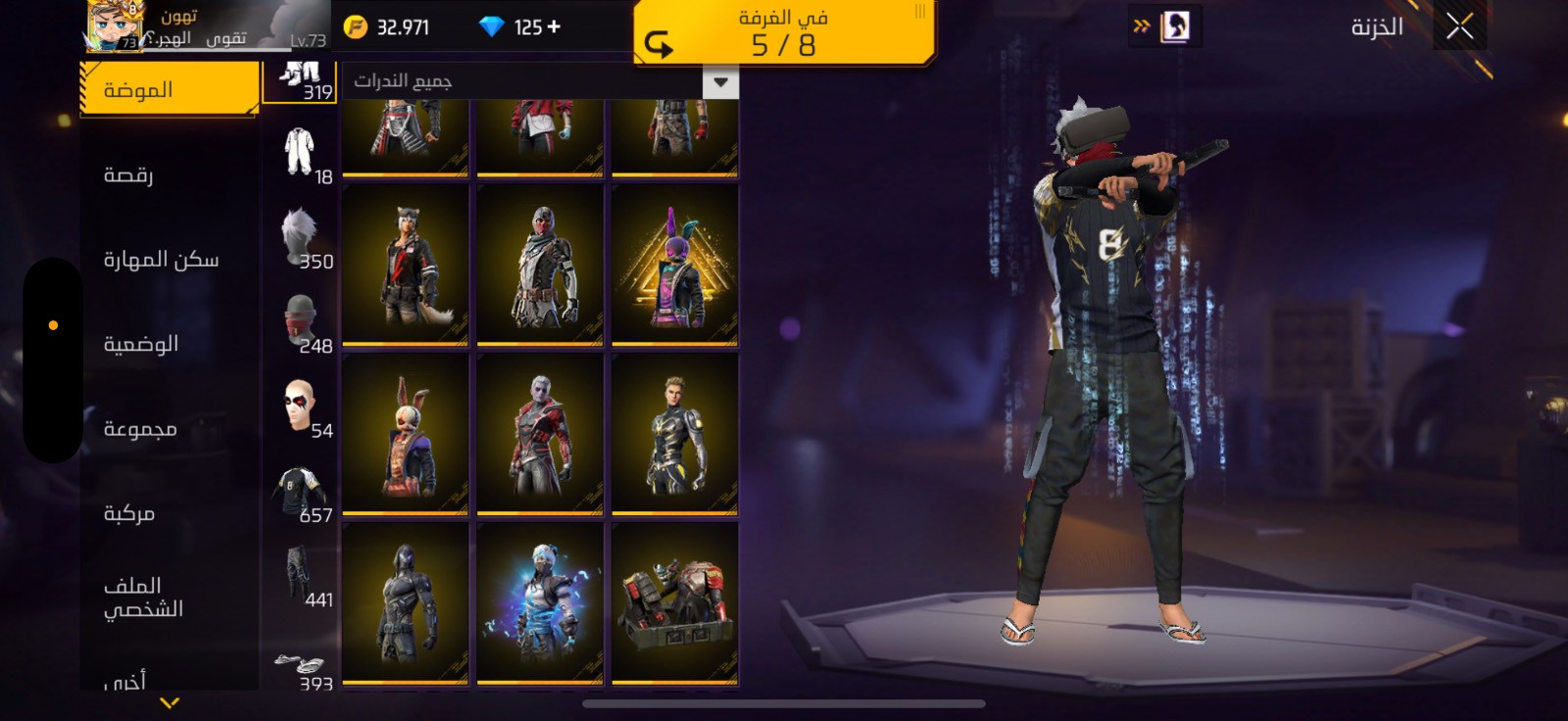This screenshot has width=1568, height=721.
Task: Open the سكن المهارة (Skill skin) tab
Action: pos(161,260)
